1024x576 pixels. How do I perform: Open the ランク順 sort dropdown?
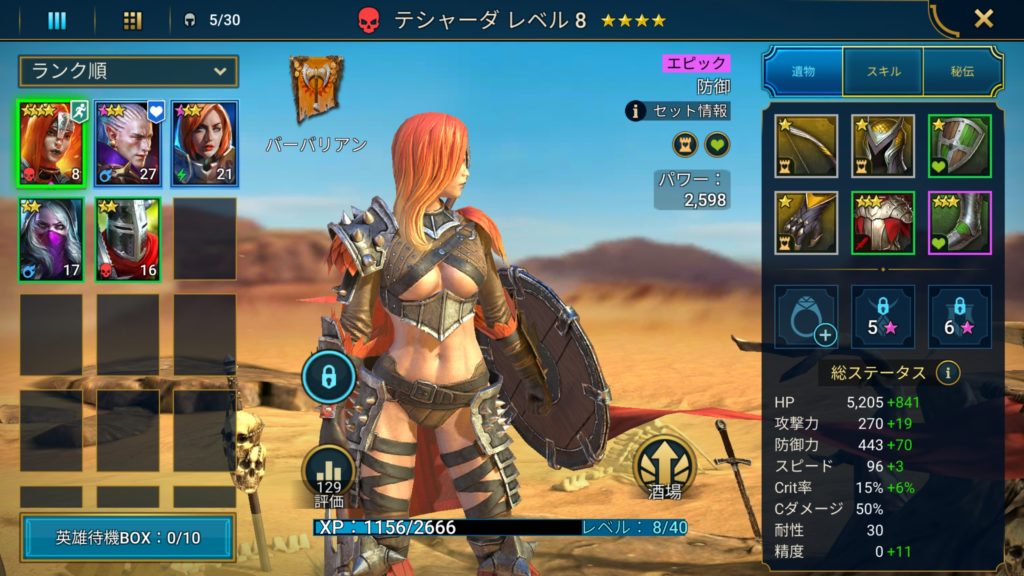click(x=128, y=71)
